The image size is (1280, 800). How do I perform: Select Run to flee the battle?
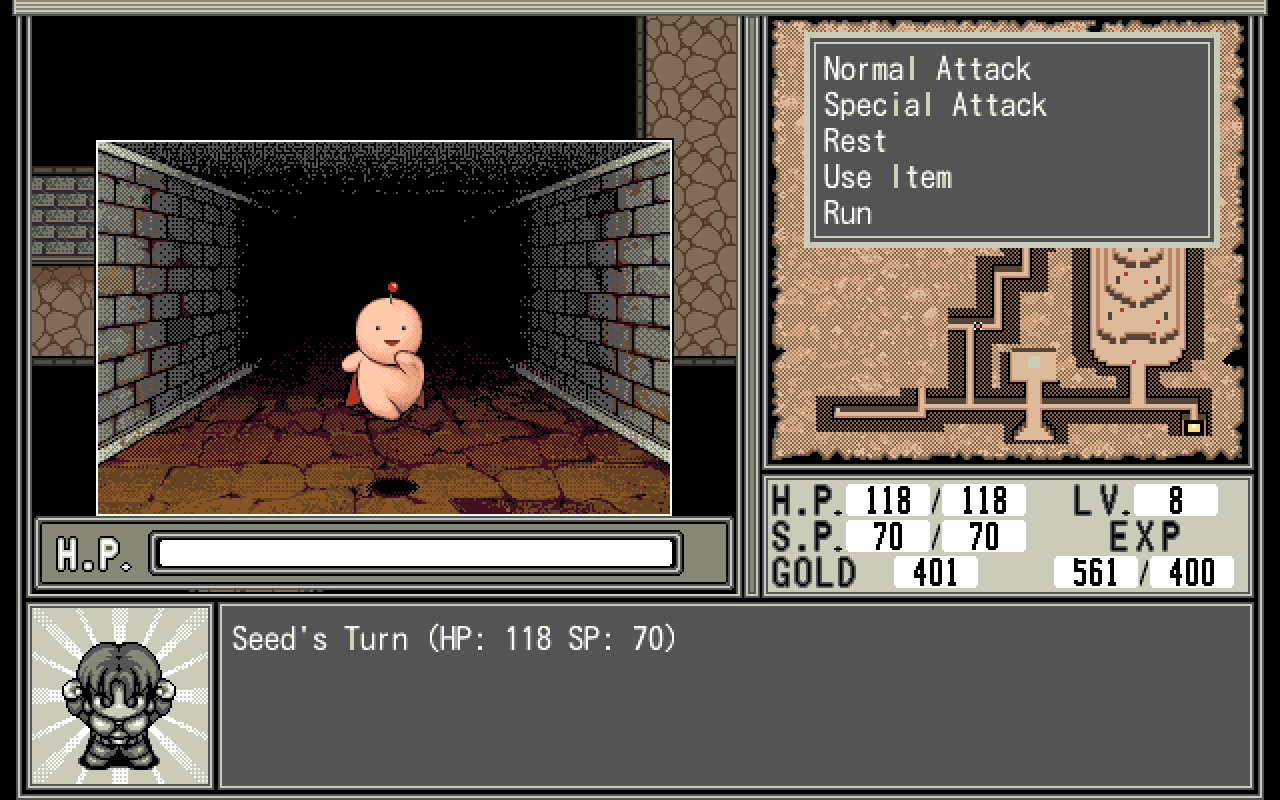(847, 213)
